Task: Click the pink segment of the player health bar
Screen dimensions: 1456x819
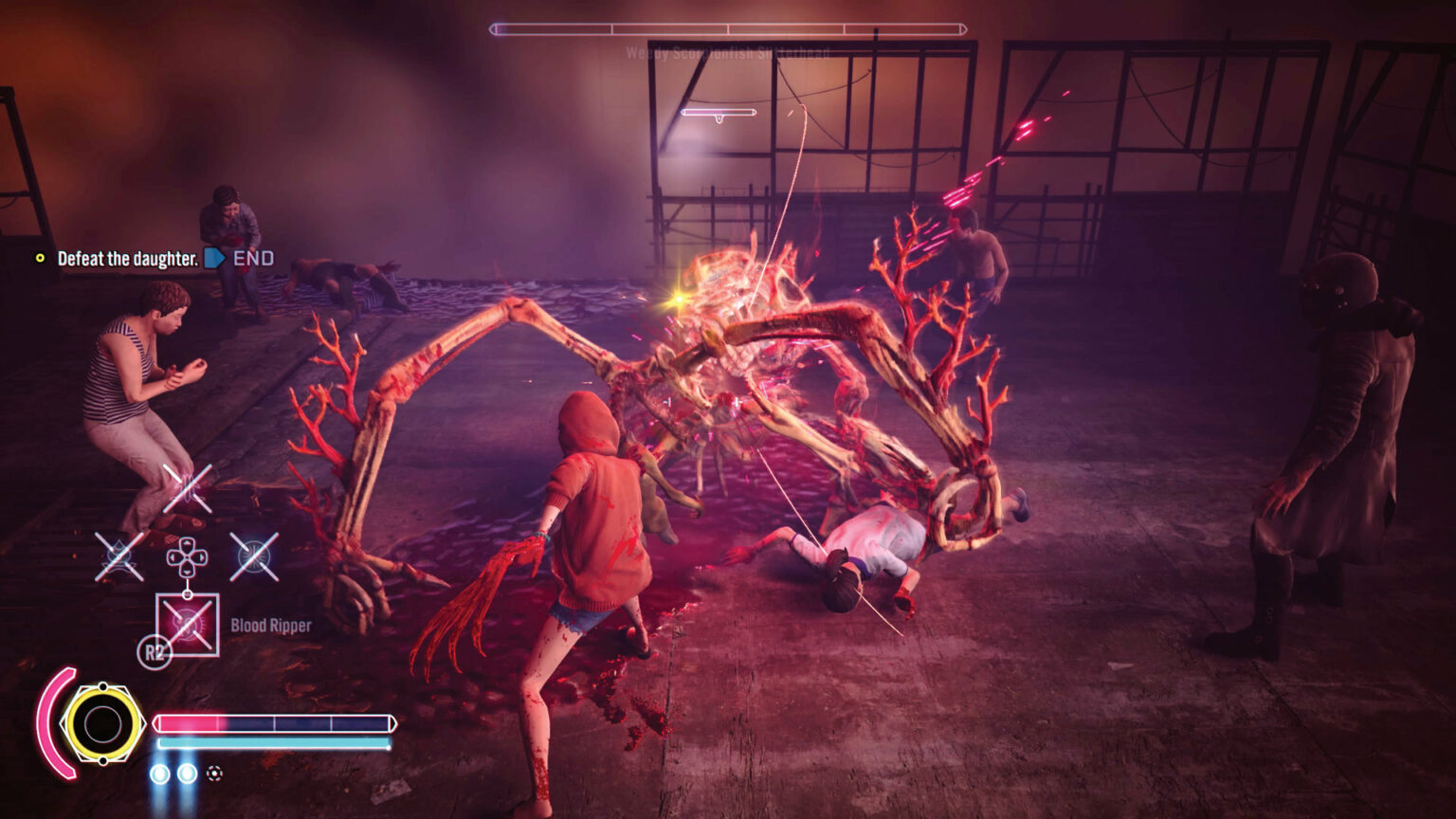Action: pos(190,720)
